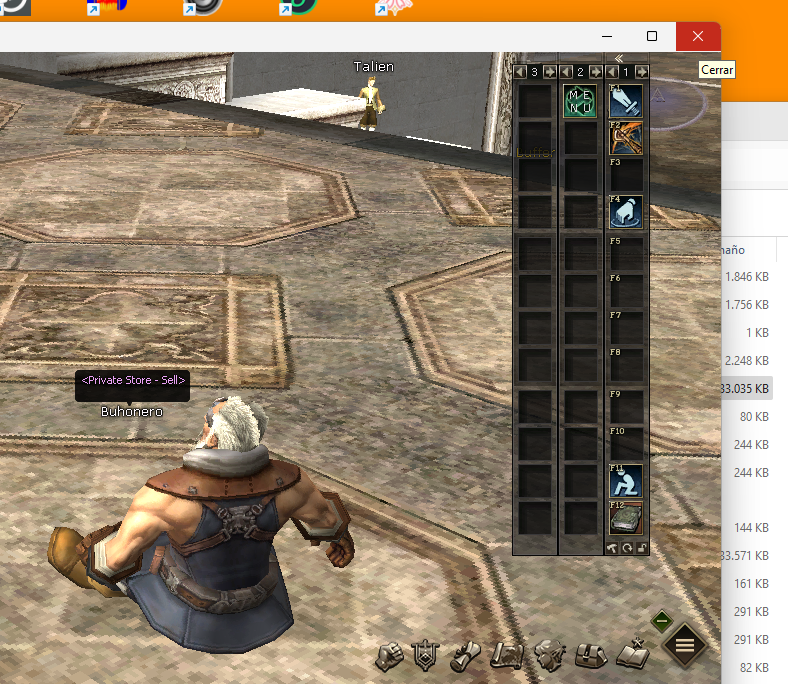Open the inventory chest icon
788x684 pixels.
[590, 656]
